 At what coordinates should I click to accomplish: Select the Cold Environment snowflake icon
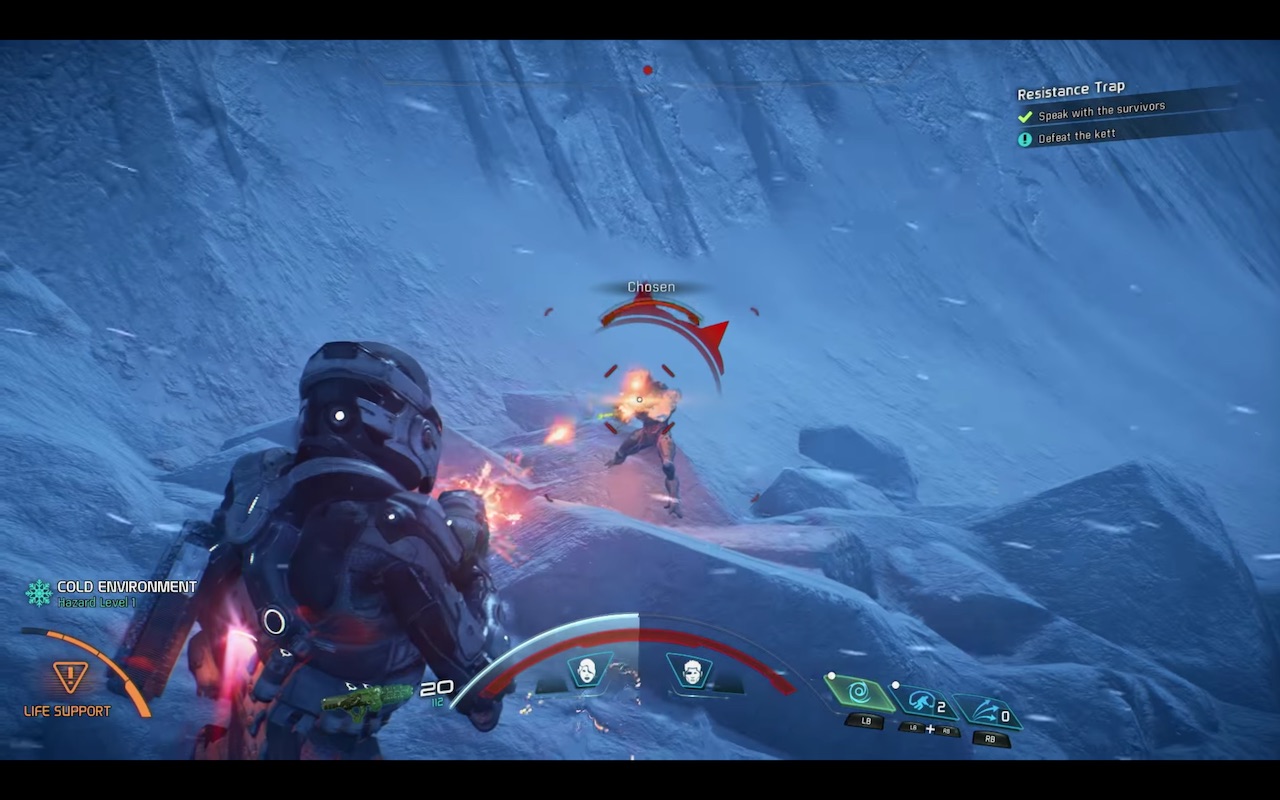click(39, 593)
